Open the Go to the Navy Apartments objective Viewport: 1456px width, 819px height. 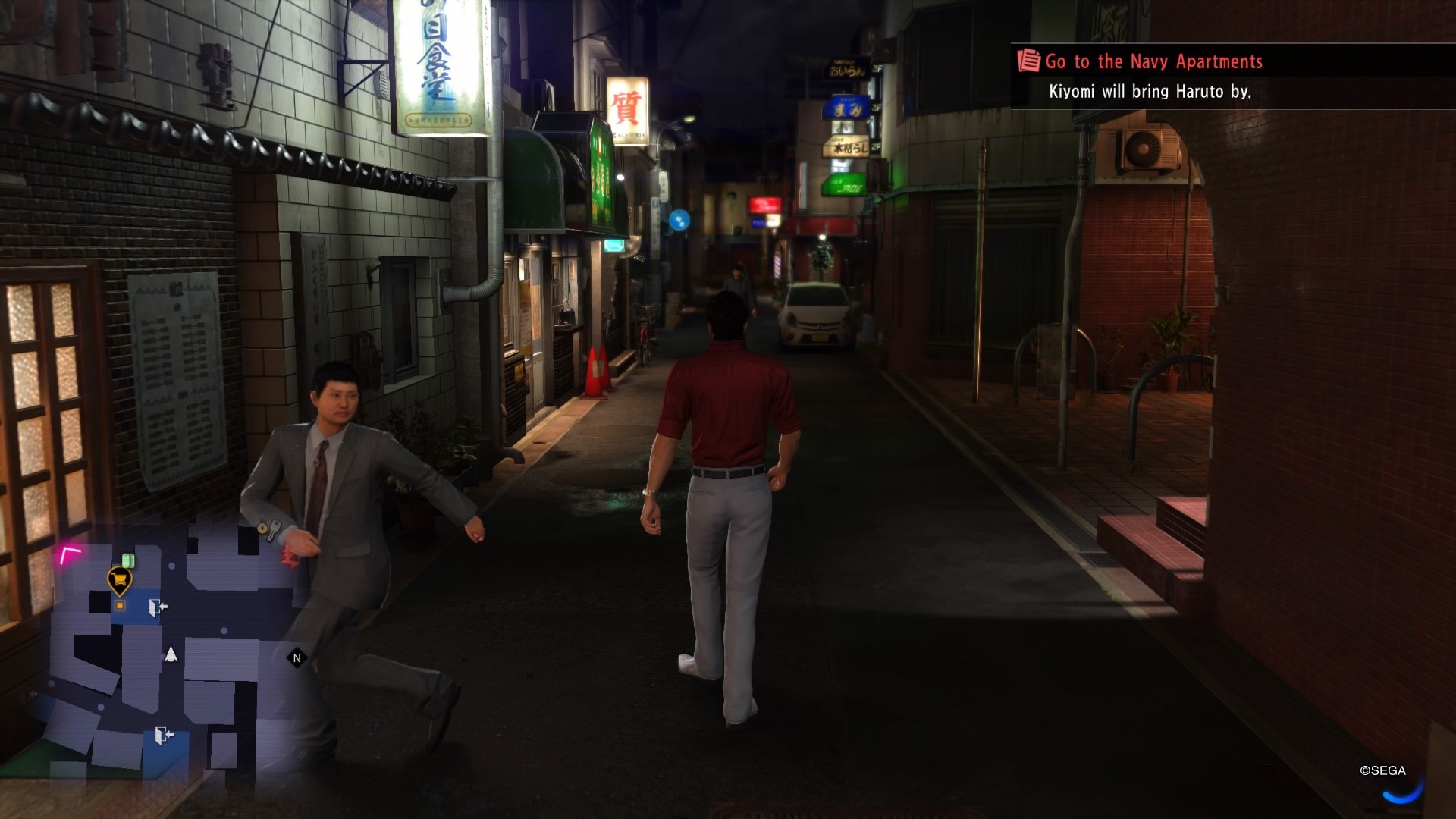tap(1153, 62)
